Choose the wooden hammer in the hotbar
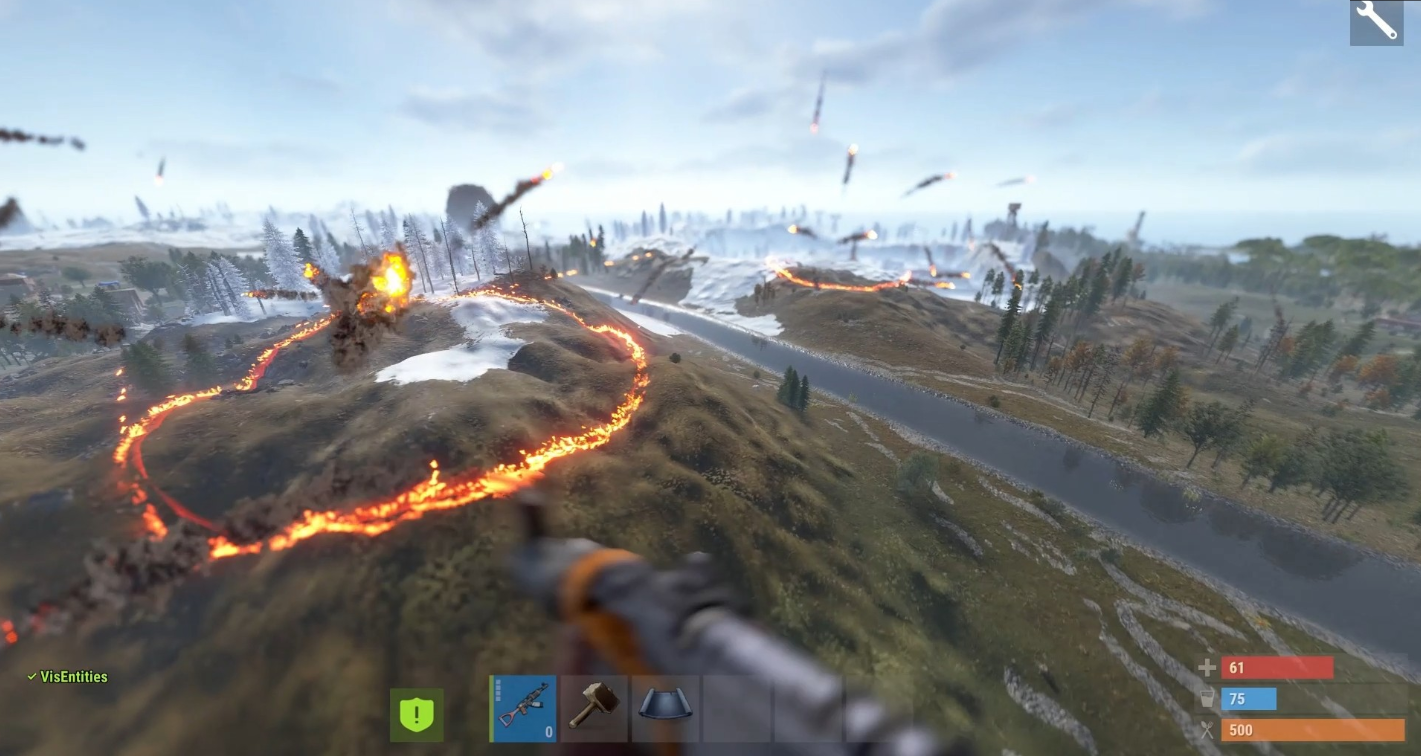The image size is (1421, 756). (x=594, y=708)
